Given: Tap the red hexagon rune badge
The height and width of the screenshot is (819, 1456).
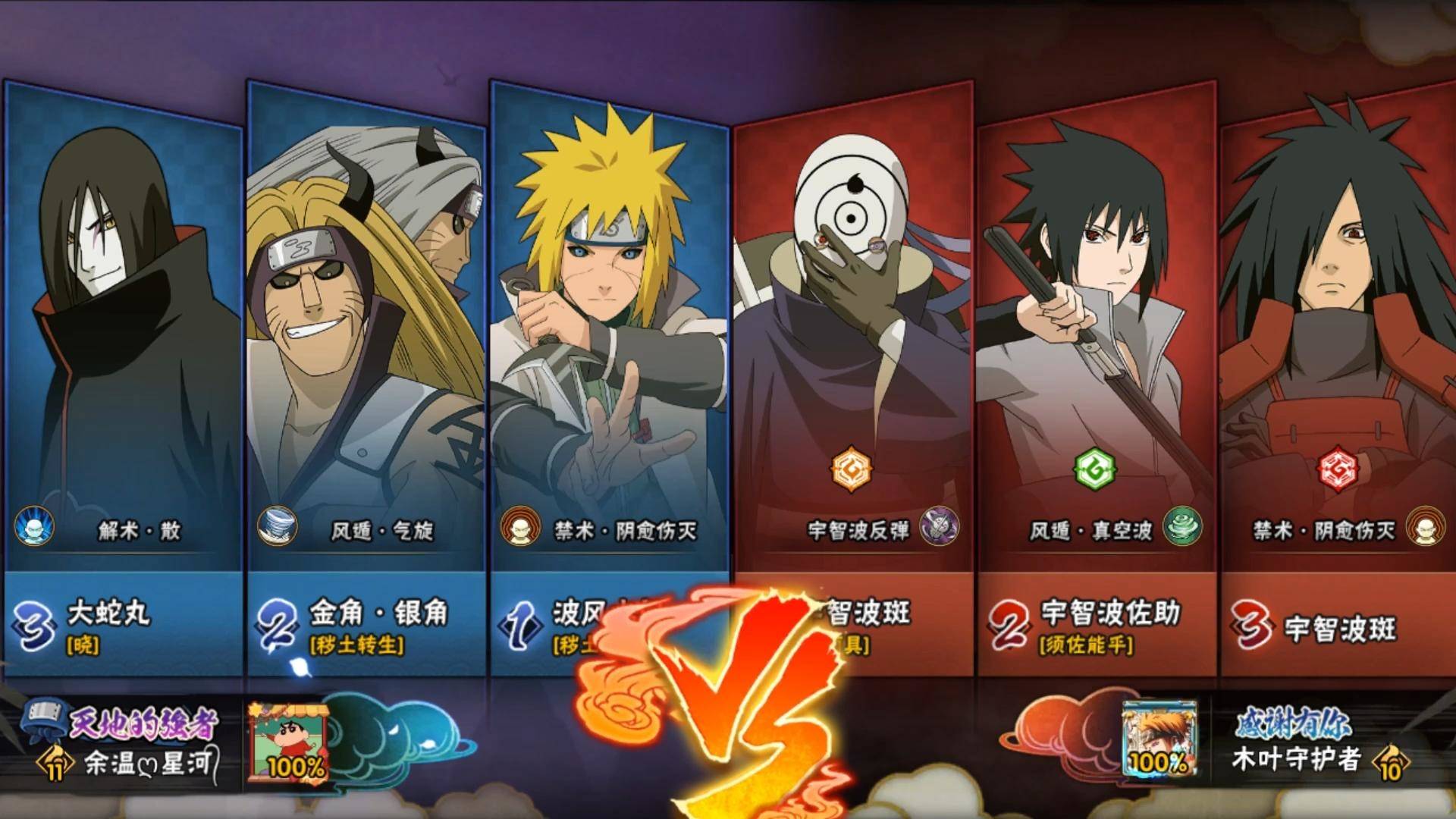Looking at the screenshot, I should click(x=1338, y=469).
